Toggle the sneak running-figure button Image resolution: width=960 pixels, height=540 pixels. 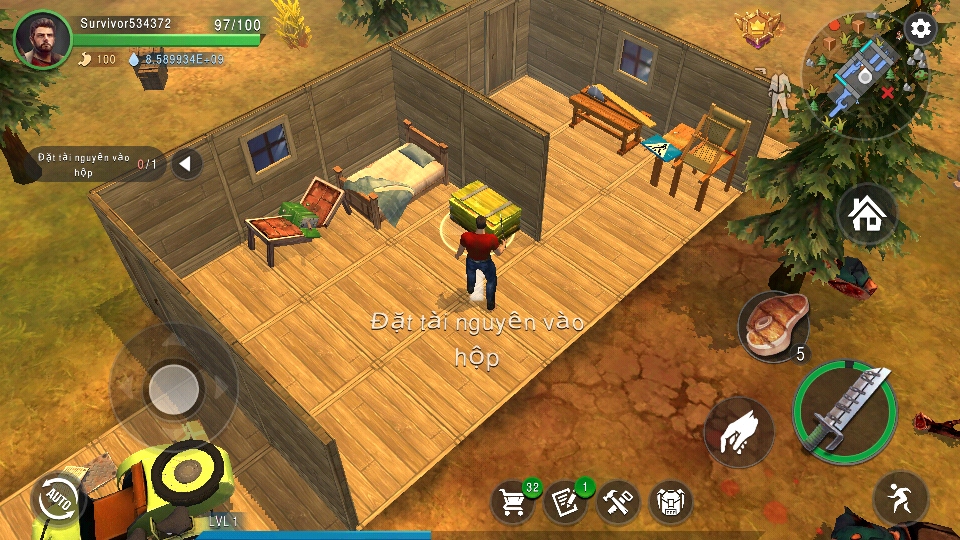(x=900, y=497)
